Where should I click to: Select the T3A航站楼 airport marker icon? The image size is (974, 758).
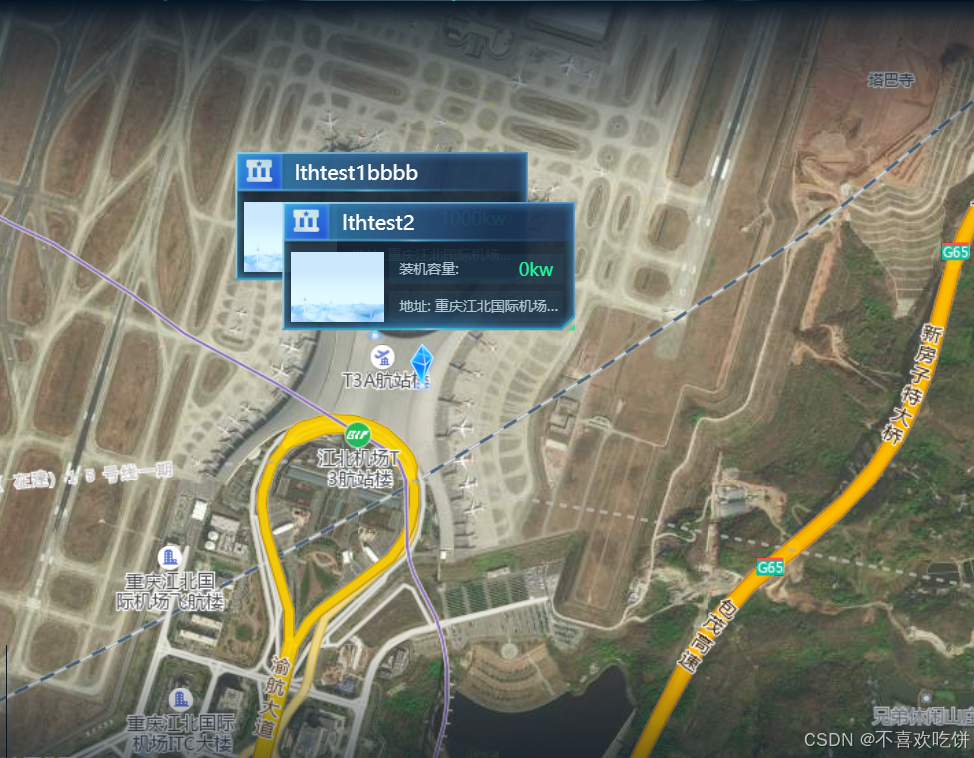coord(382,357)
